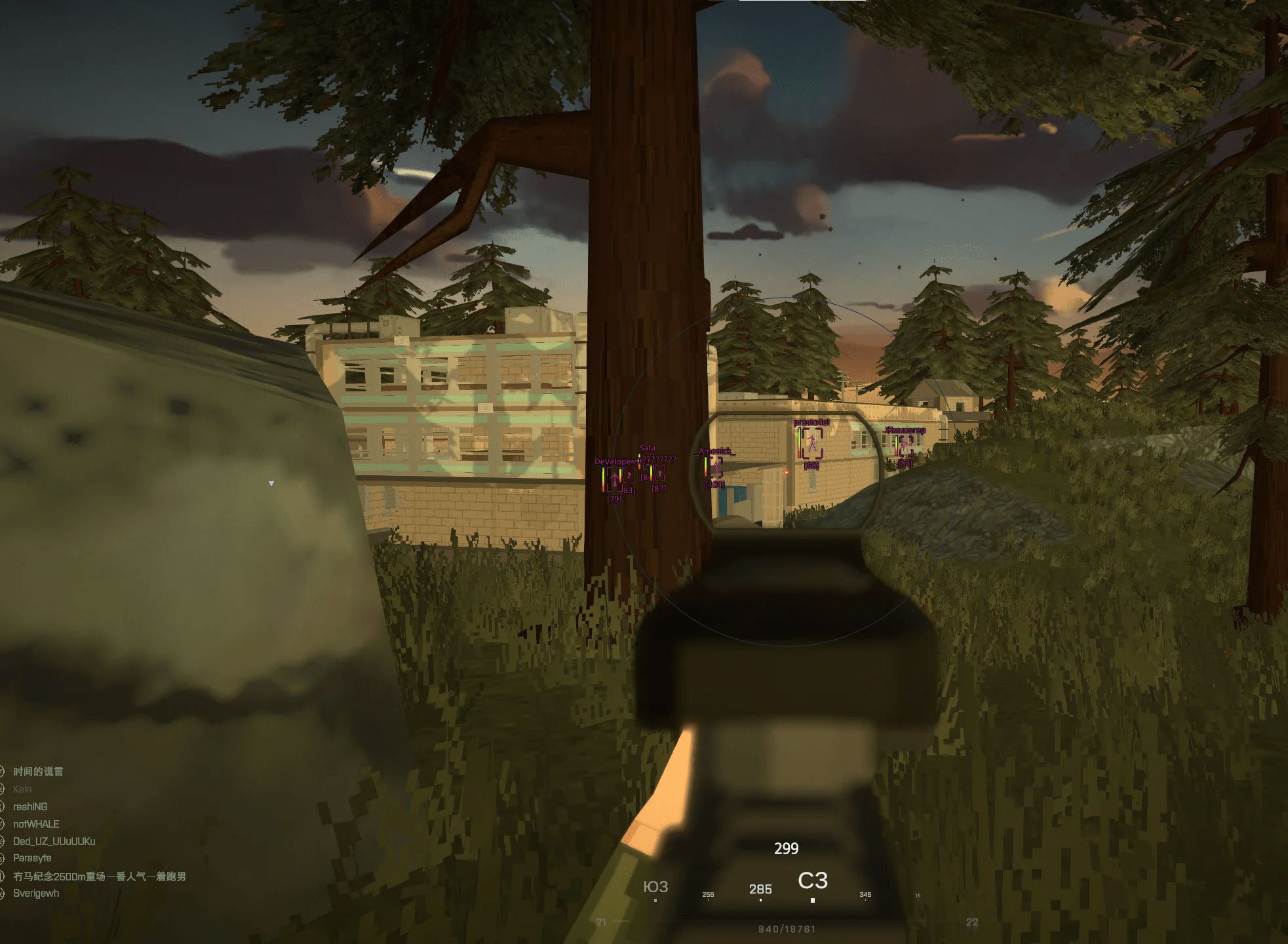Viewport: 1288px width, 944px height.
Task: Select squad member 时间的谎言 in the list
Action: pyautogui.click(x=38, y=772)
